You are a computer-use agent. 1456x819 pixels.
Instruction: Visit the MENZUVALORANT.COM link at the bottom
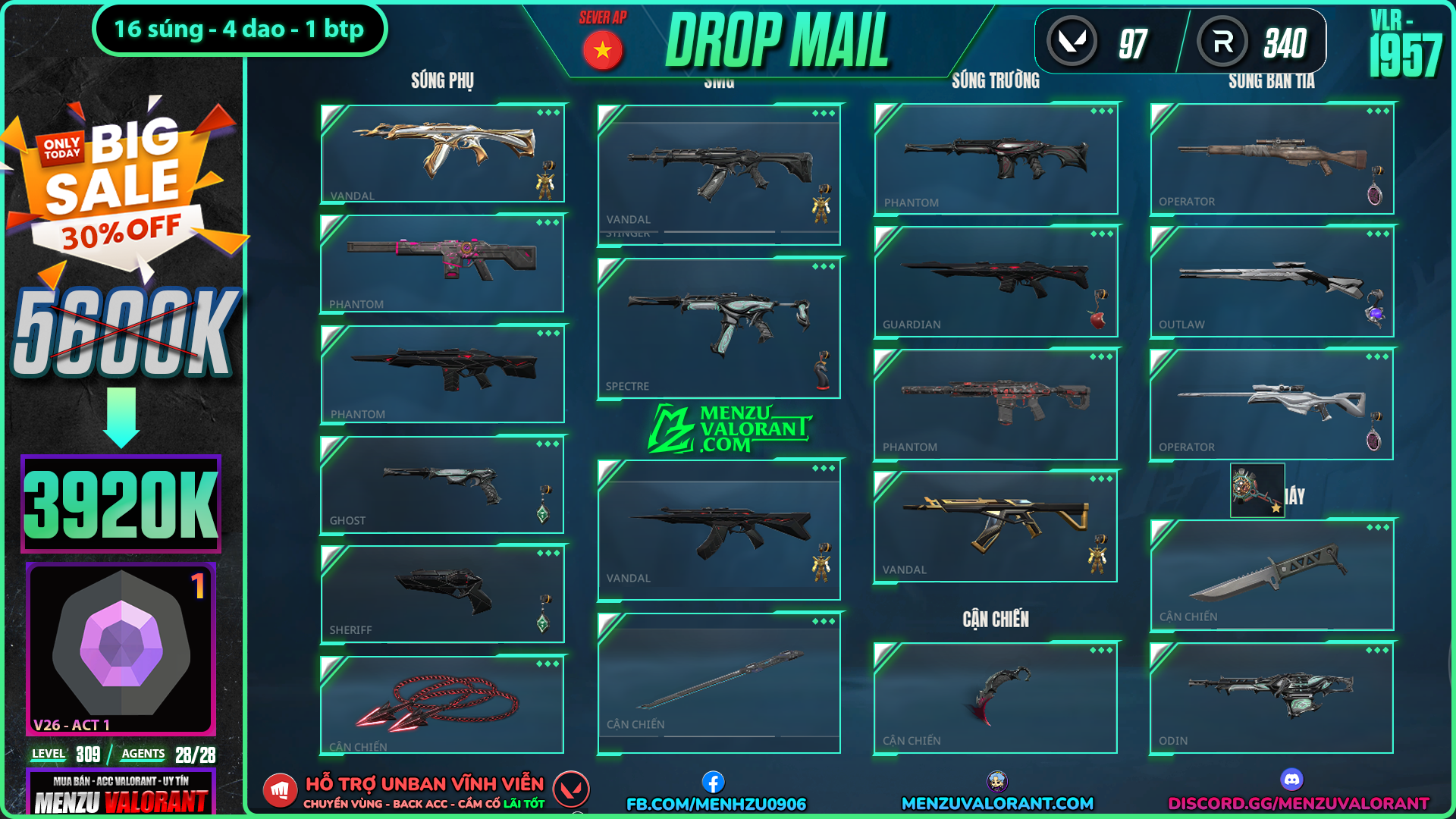(997, 803)
